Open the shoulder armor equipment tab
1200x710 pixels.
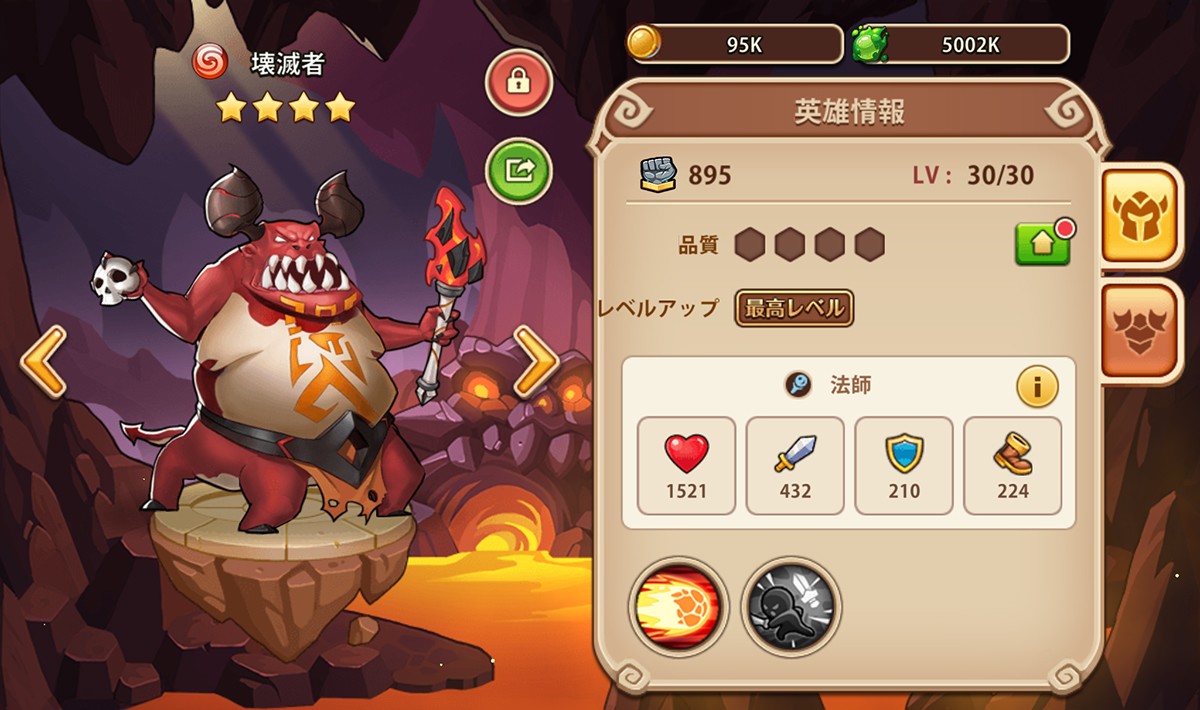tap(1141, 332)
